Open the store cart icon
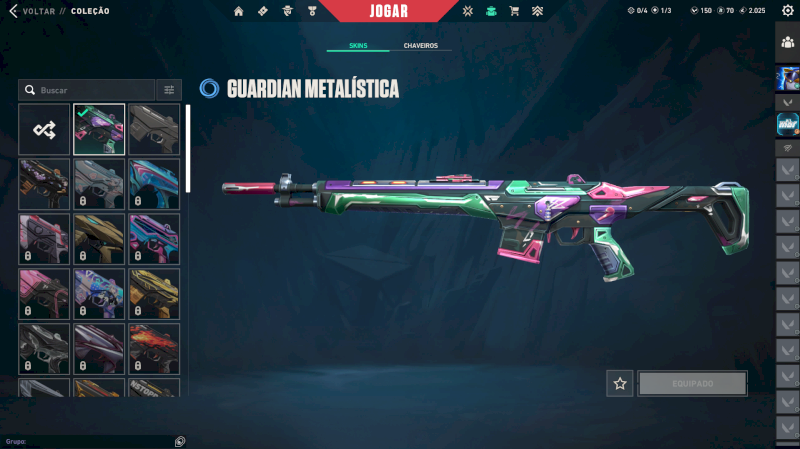Viewport: 800px width, 449px height. click(514, 11)
